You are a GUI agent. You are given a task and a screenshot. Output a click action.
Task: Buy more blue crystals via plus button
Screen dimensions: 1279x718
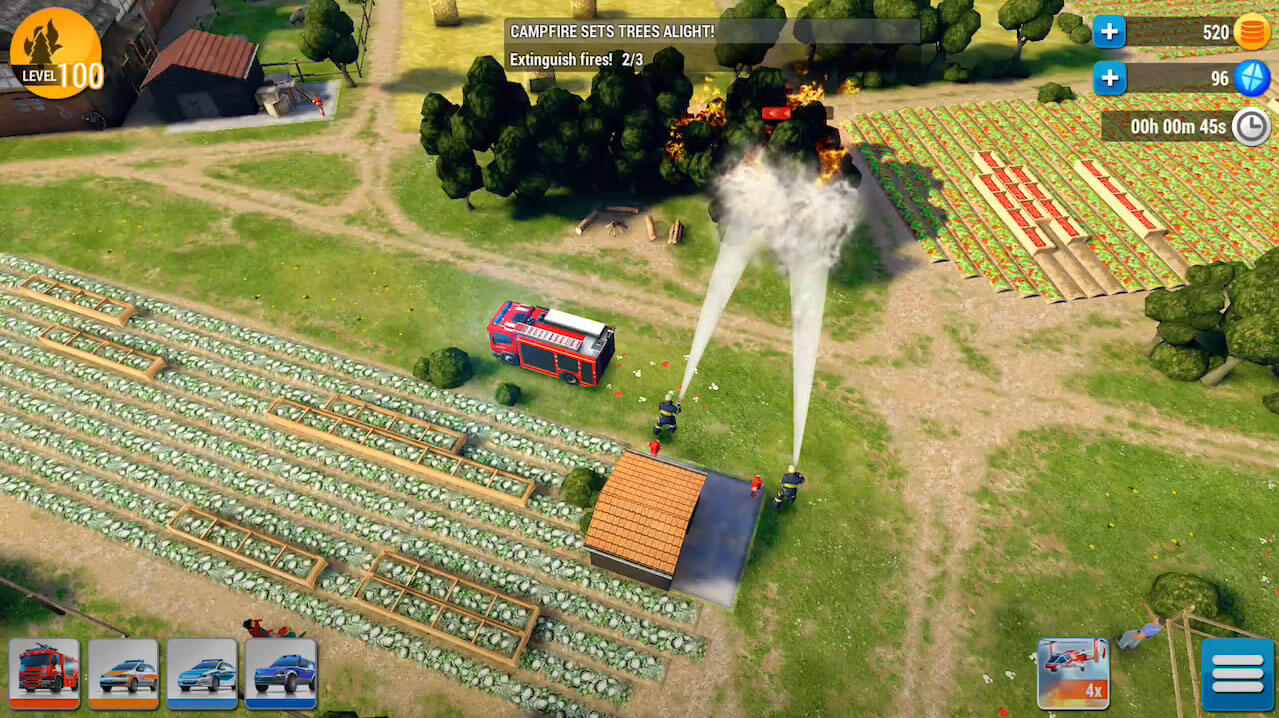pos(1109,77)
